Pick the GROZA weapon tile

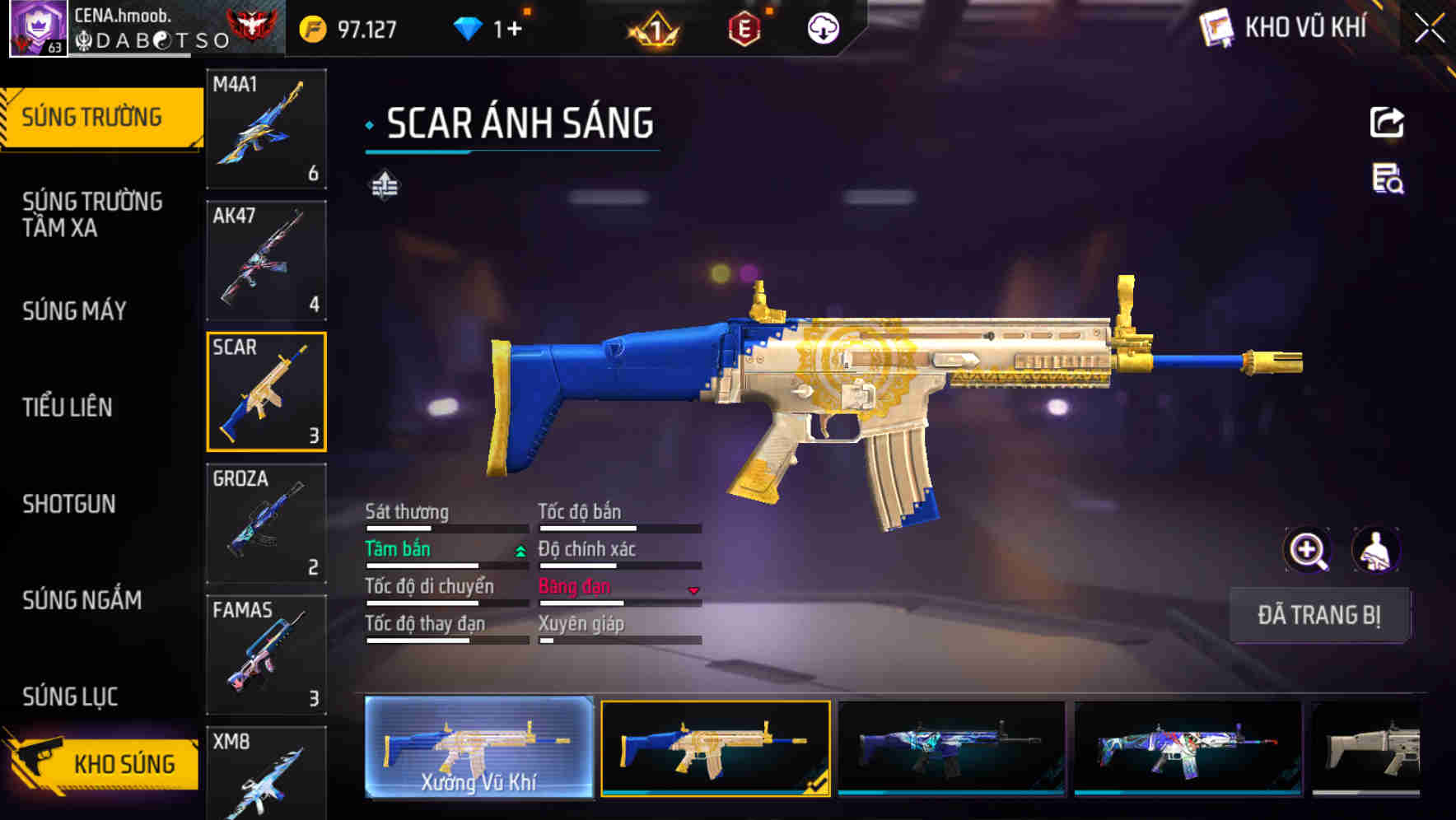click(266, 524)
